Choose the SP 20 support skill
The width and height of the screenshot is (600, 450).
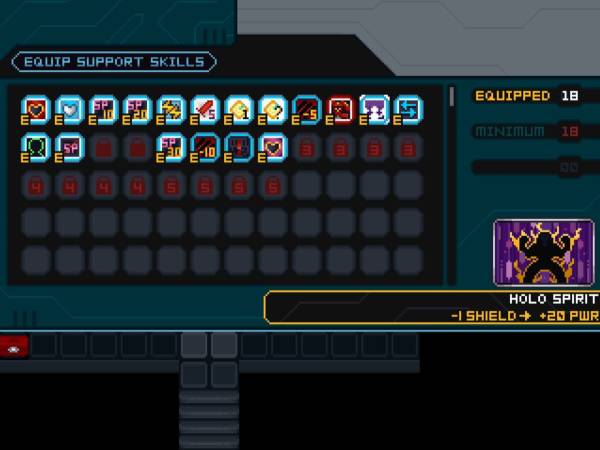pyautogui.click(x=139, y=108)
